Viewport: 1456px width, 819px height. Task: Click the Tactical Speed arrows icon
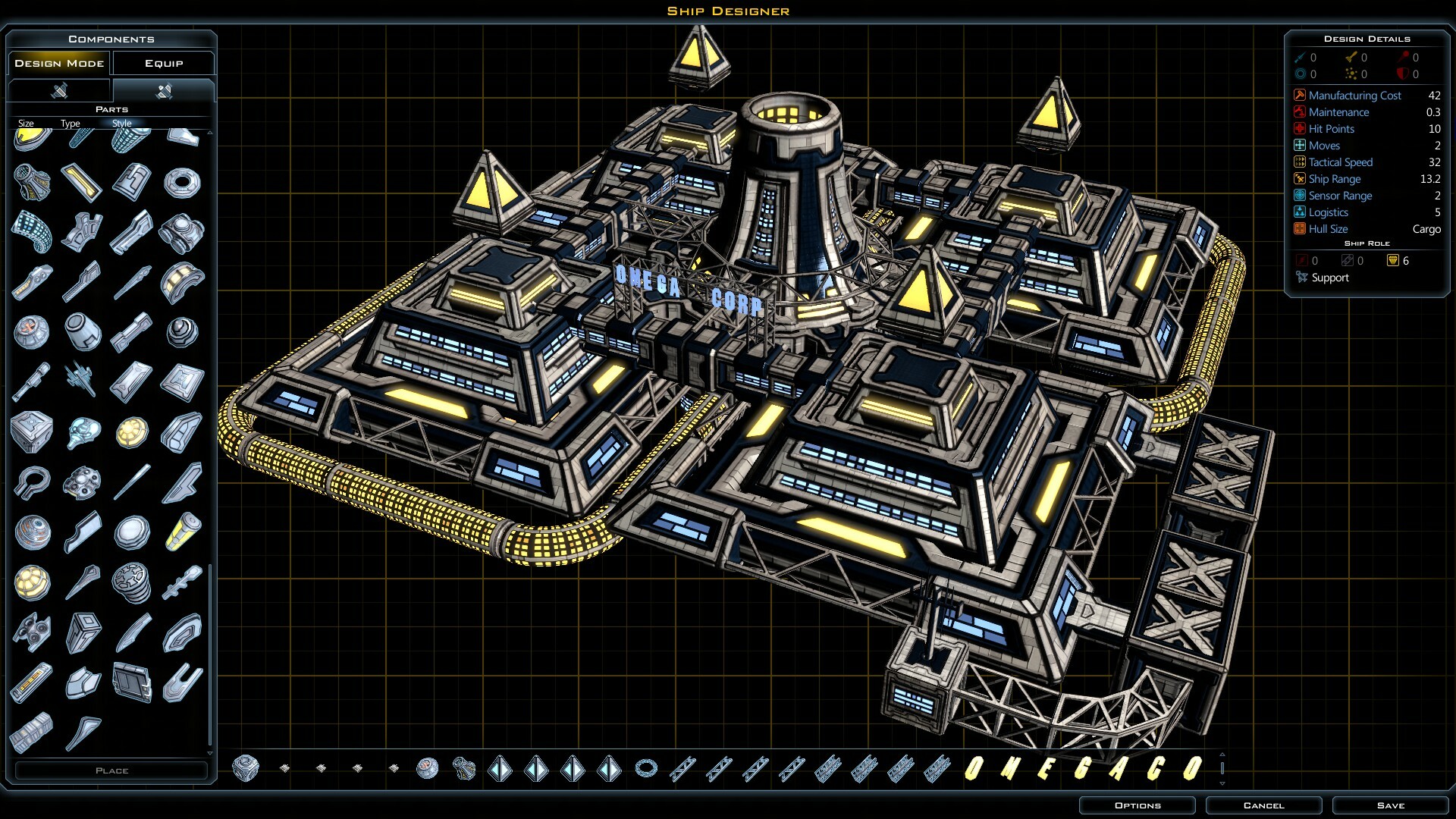pos(1298,162)
